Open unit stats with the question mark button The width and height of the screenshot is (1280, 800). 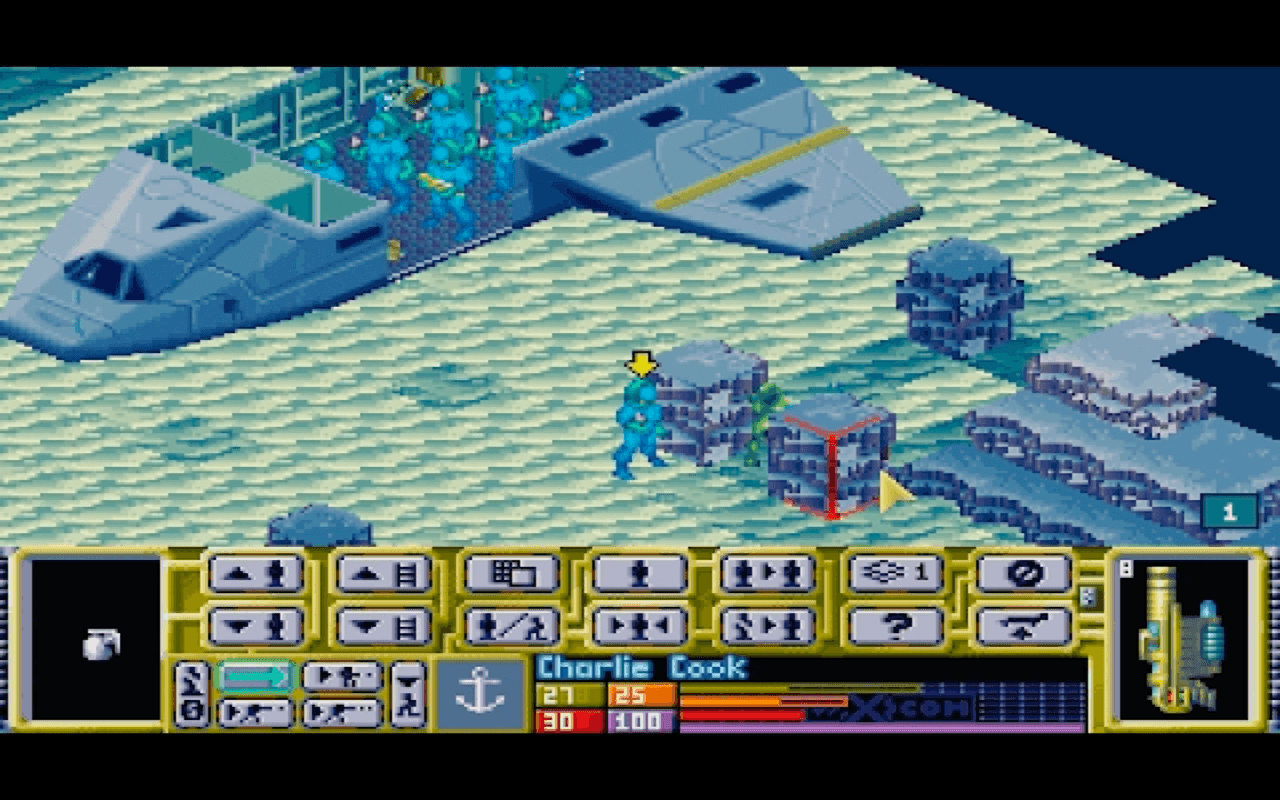[895, 627]
